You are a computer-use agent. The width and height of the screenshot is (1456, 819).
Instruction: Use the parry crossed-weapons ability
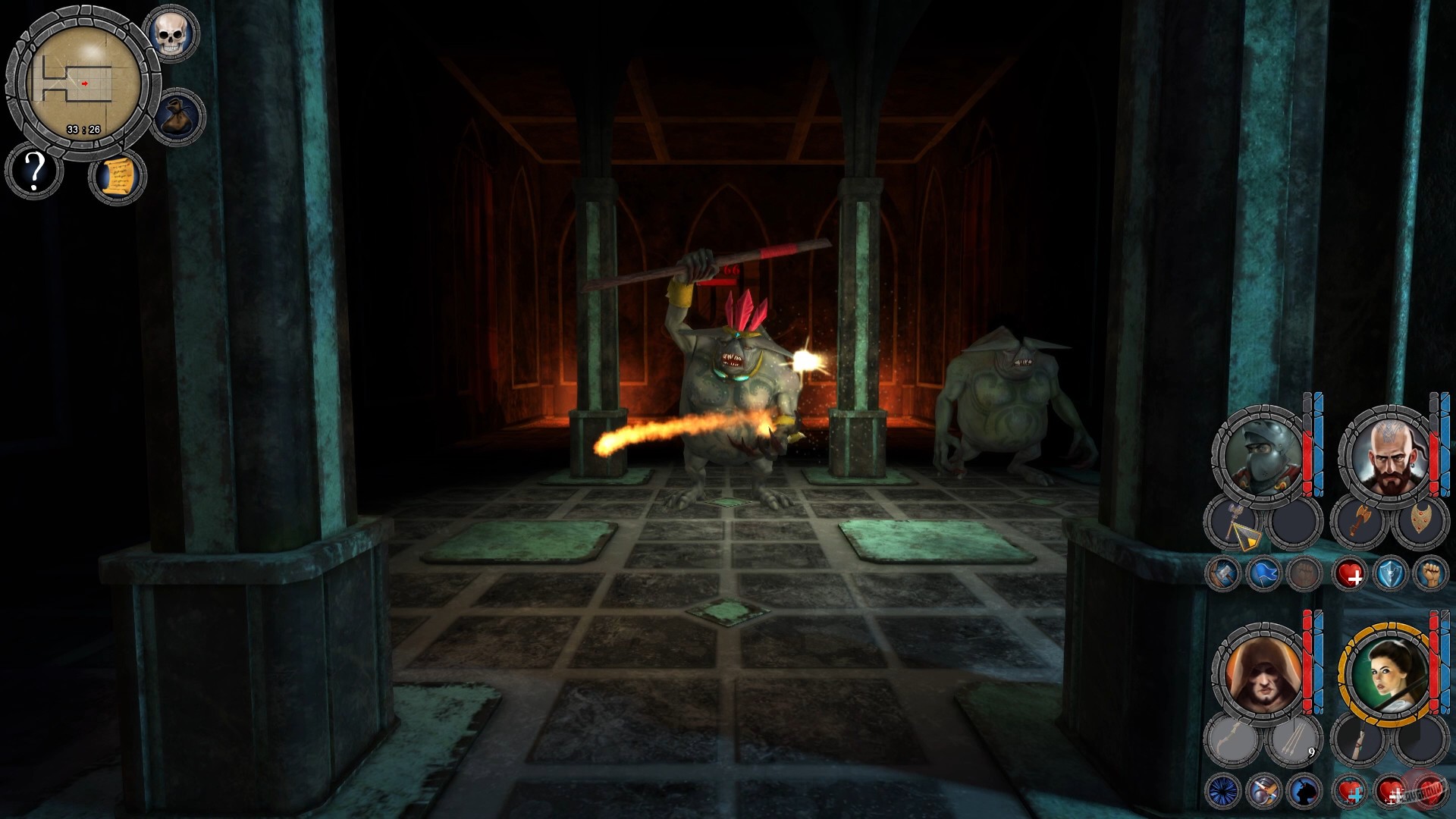1266,792
